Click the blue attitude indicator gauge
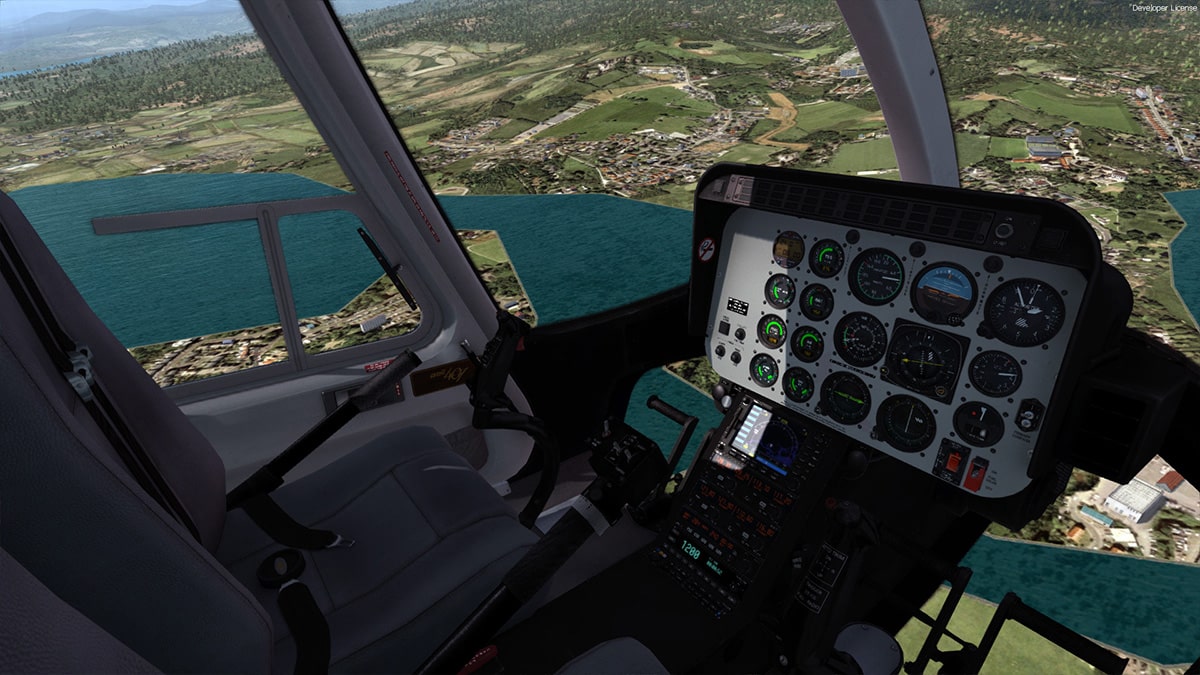Image resolution: width=1200 pixels, height=675 pixels. 942,291
